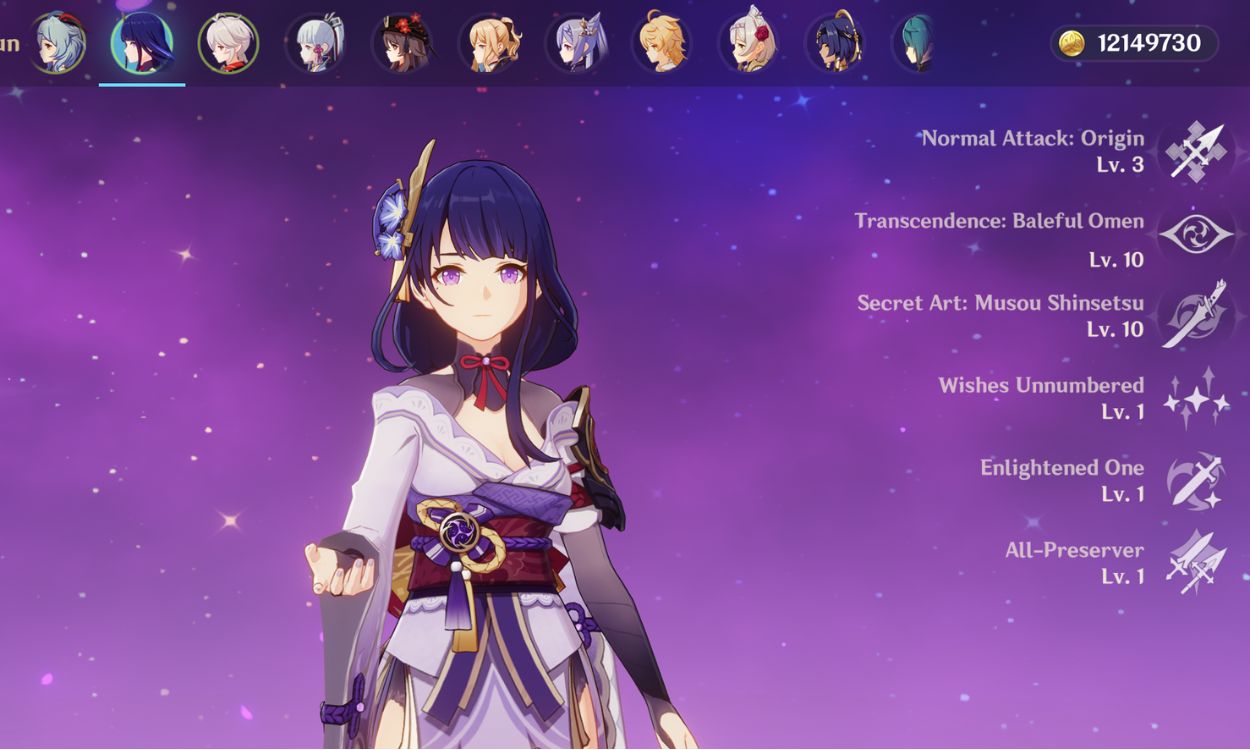Select the blonde ponytail Yoimiya portrait
The height and width of the screenshot is (750, 1250).
tap(489, 43)
